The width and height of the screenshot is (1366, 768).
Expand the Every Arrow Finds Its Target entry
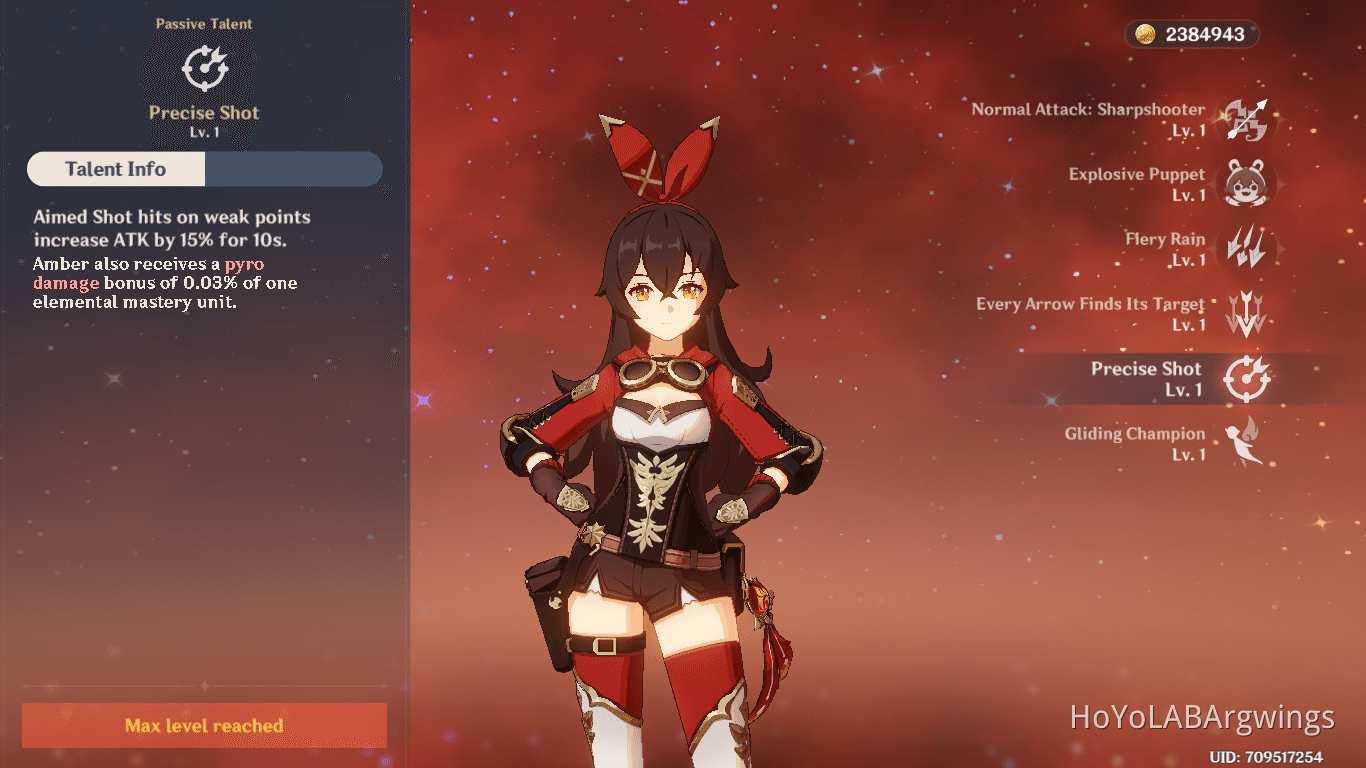point(1090,314)
